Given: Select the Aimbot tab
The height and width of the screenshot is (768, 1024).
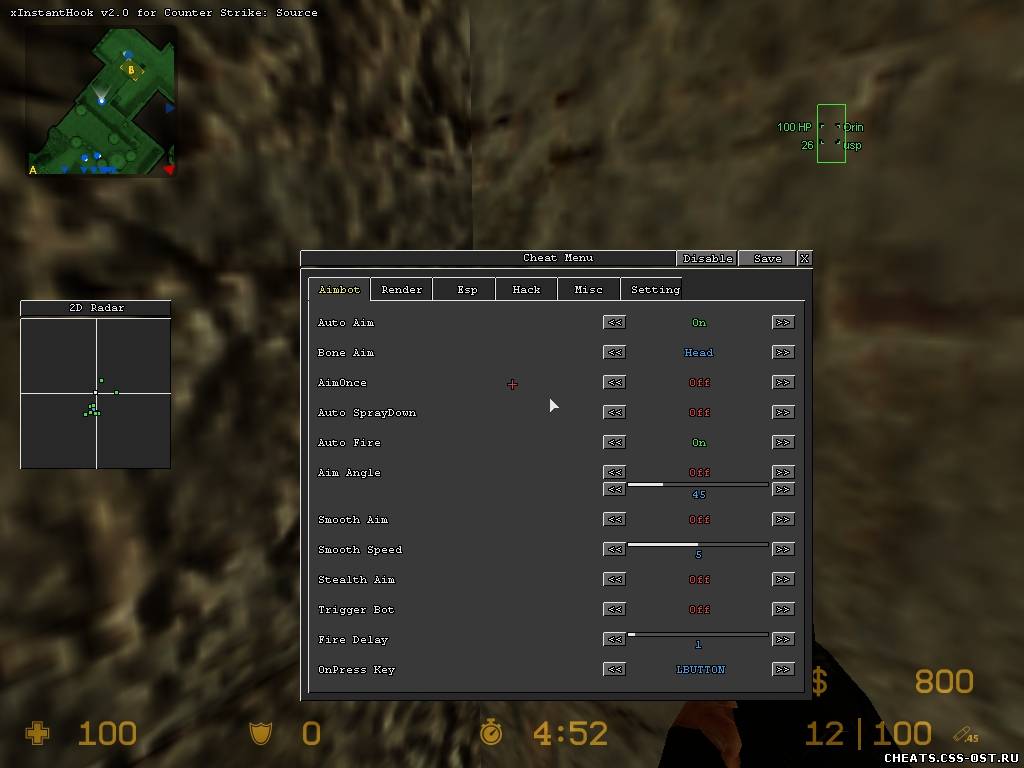Looking at the screenshot, I should pos(339,290).
